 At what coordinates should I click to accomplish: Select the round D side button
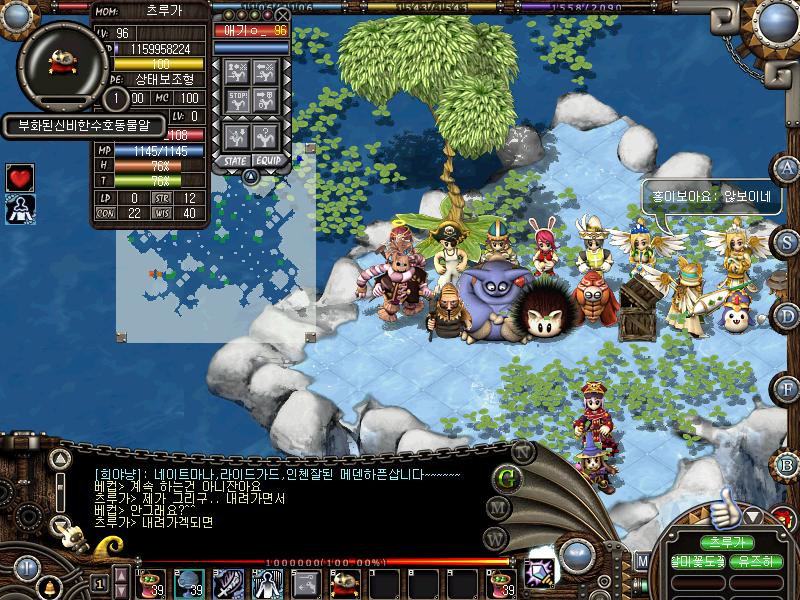tap(788, 315)
